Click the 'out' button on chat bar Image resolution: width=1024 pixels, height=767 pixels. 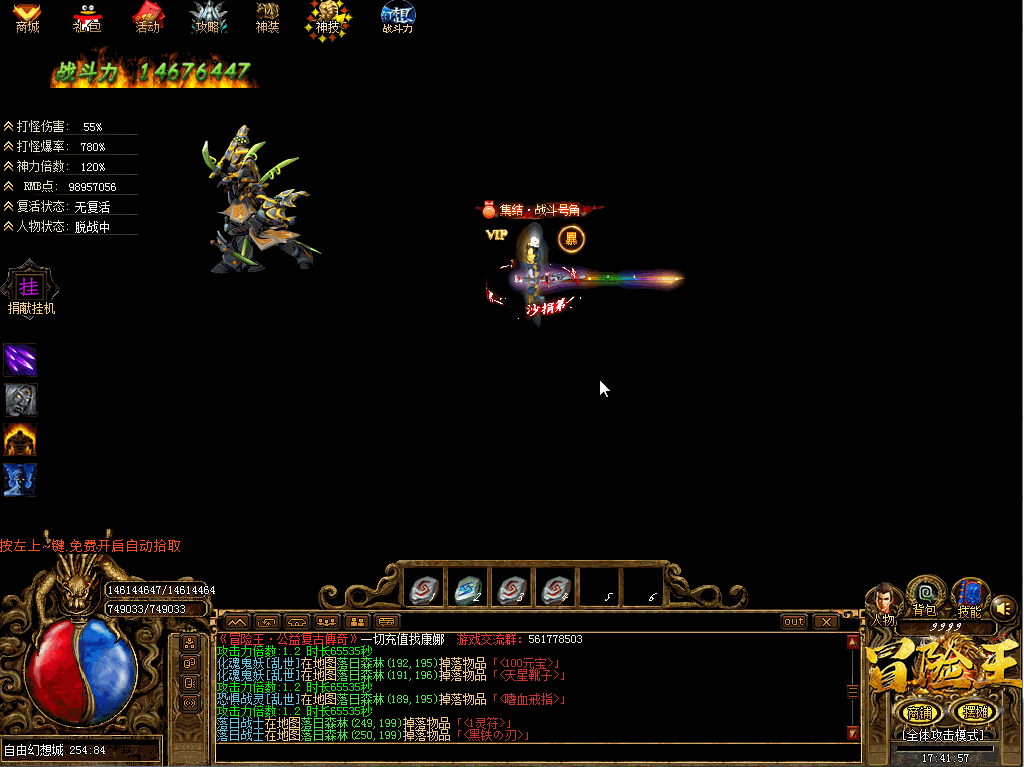793,621
